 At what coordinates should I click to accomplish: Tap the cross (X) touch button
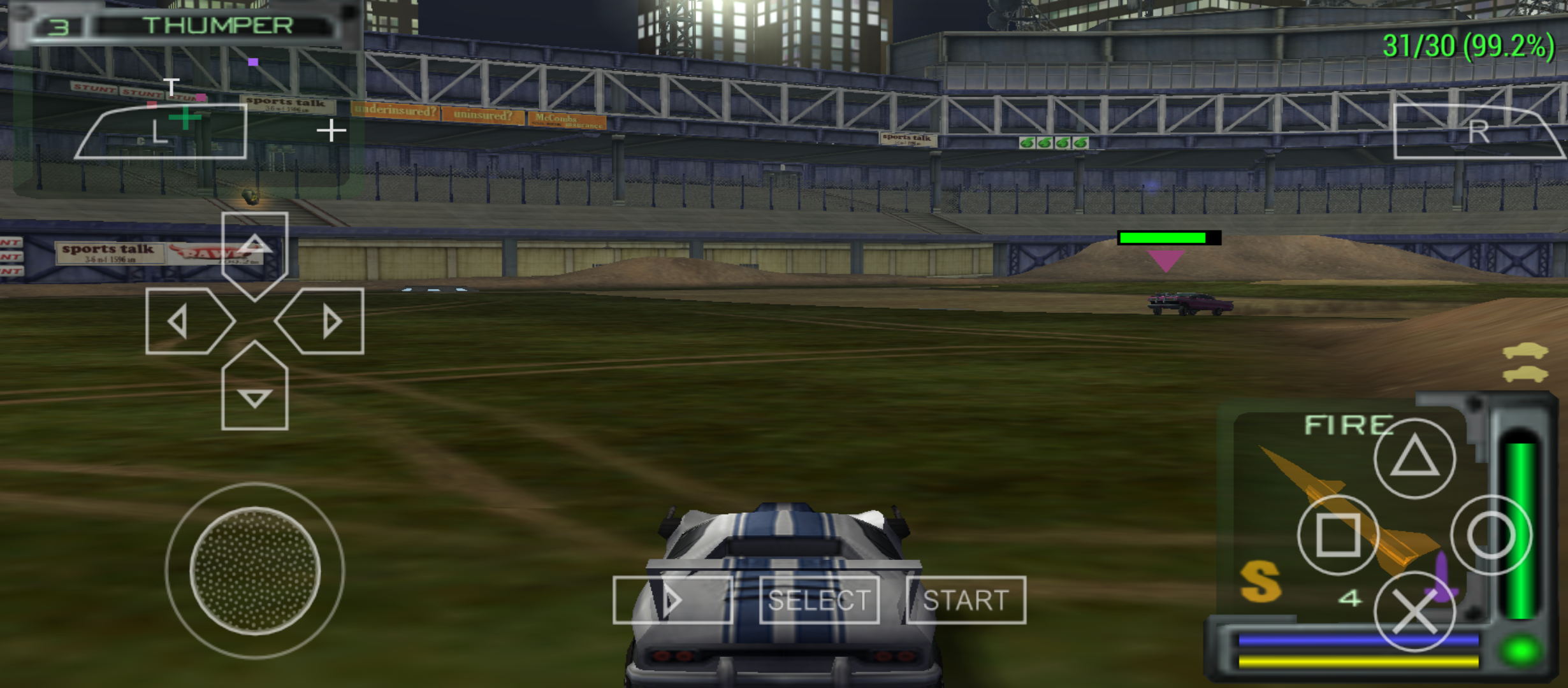pyautogui.click(x=1414, y=612)
